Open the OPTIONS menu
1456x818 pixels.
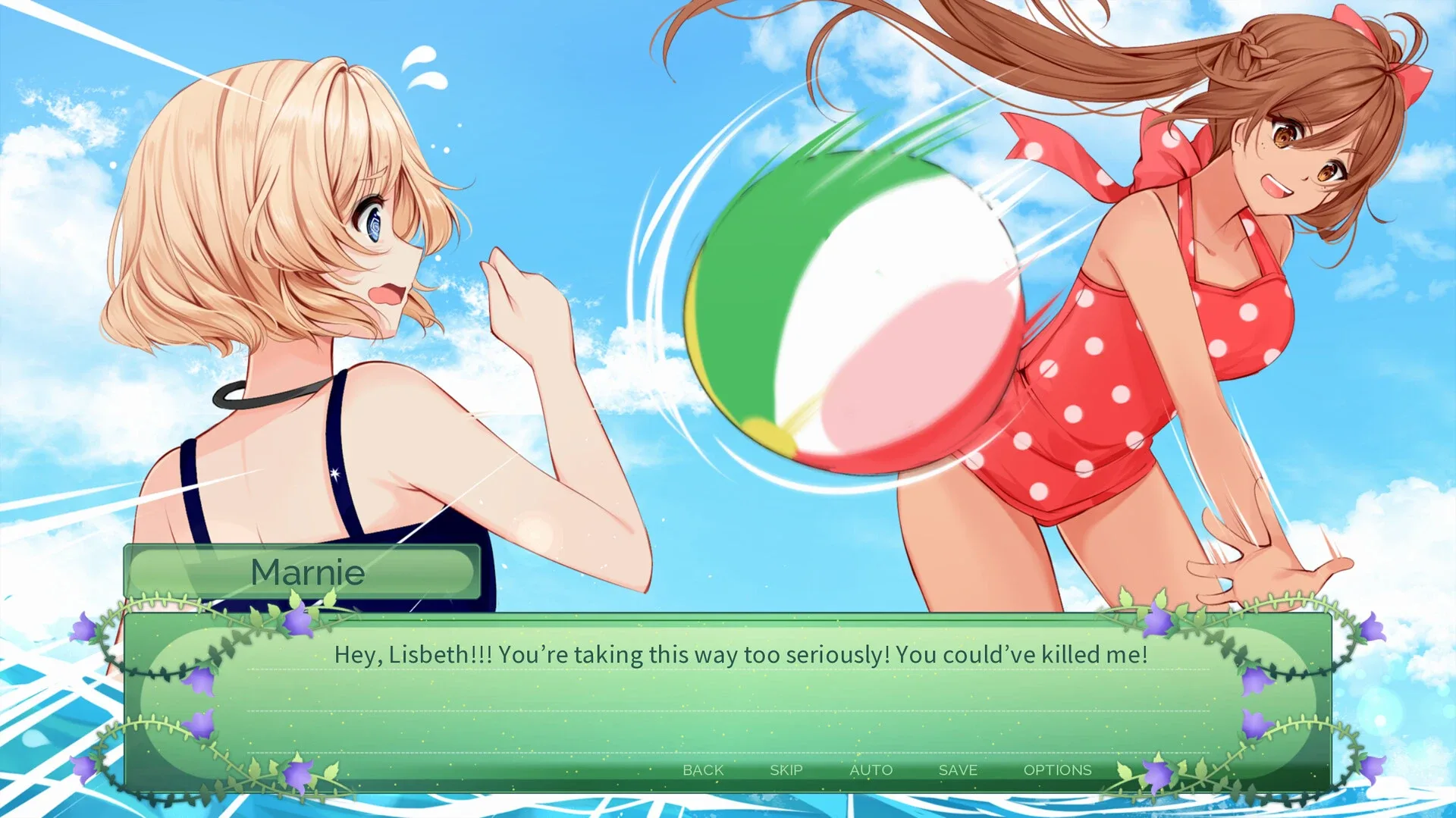[x=1059, y=769]
